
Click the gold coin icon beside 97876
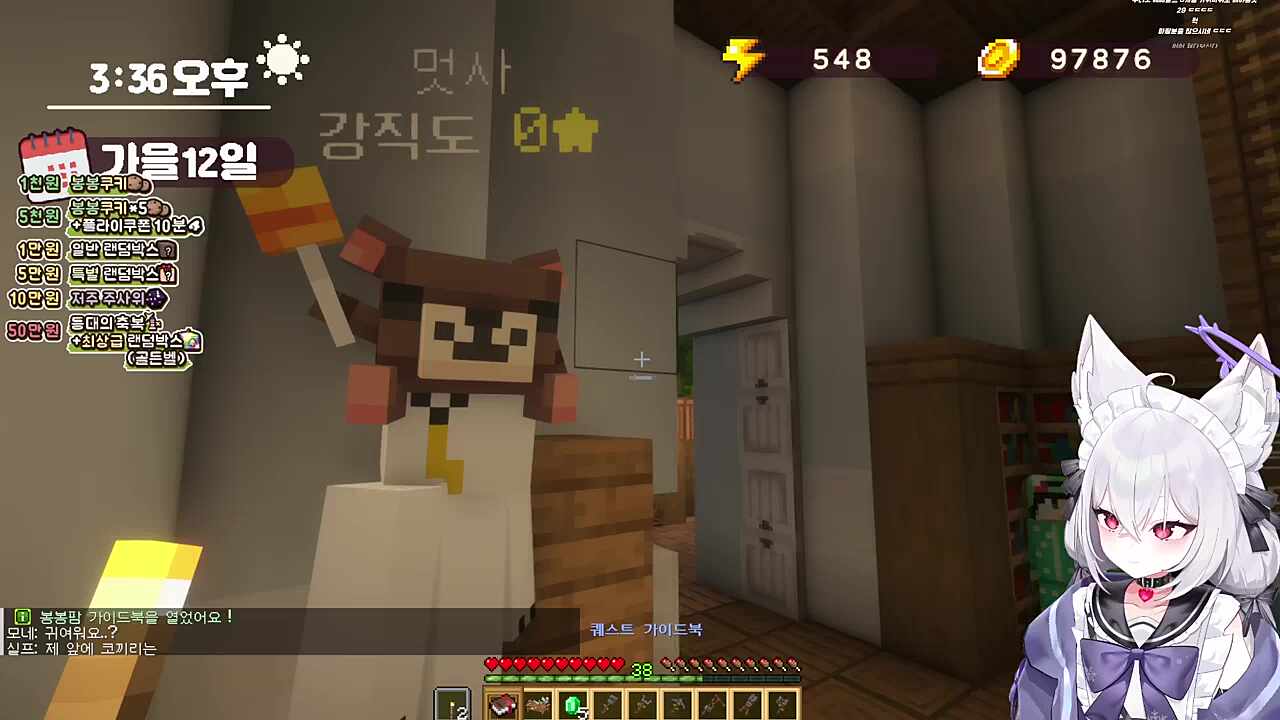tap(997, 60)
